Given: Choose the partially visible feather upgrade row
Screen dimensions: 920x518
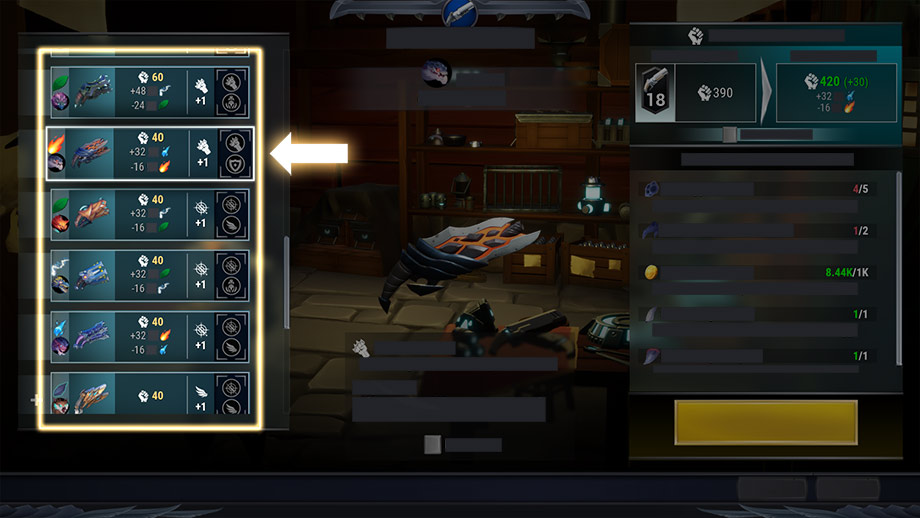Looking at the screenshot, I should click(x=149, y=394).
